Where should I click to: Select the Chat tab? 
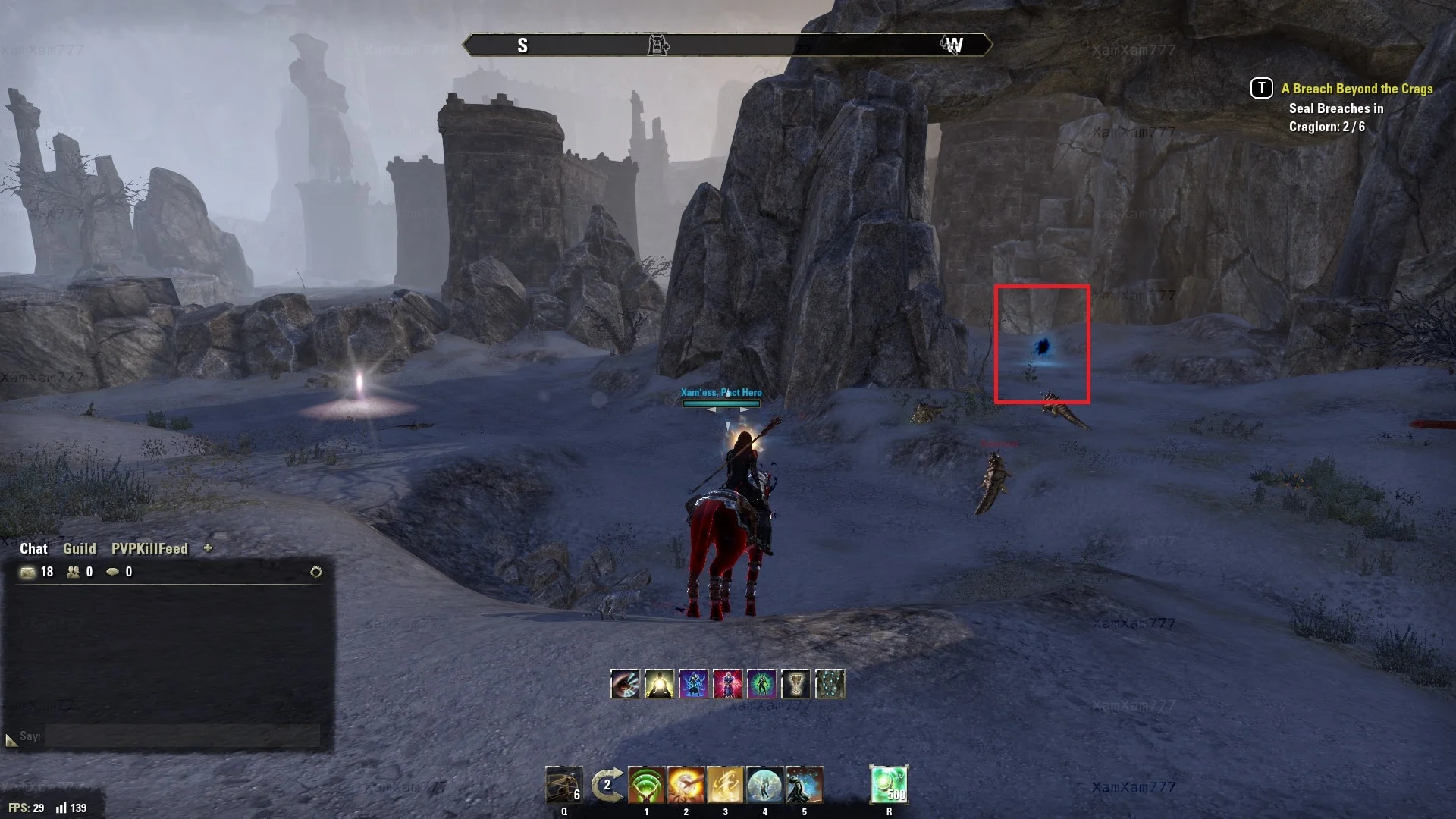33,548
